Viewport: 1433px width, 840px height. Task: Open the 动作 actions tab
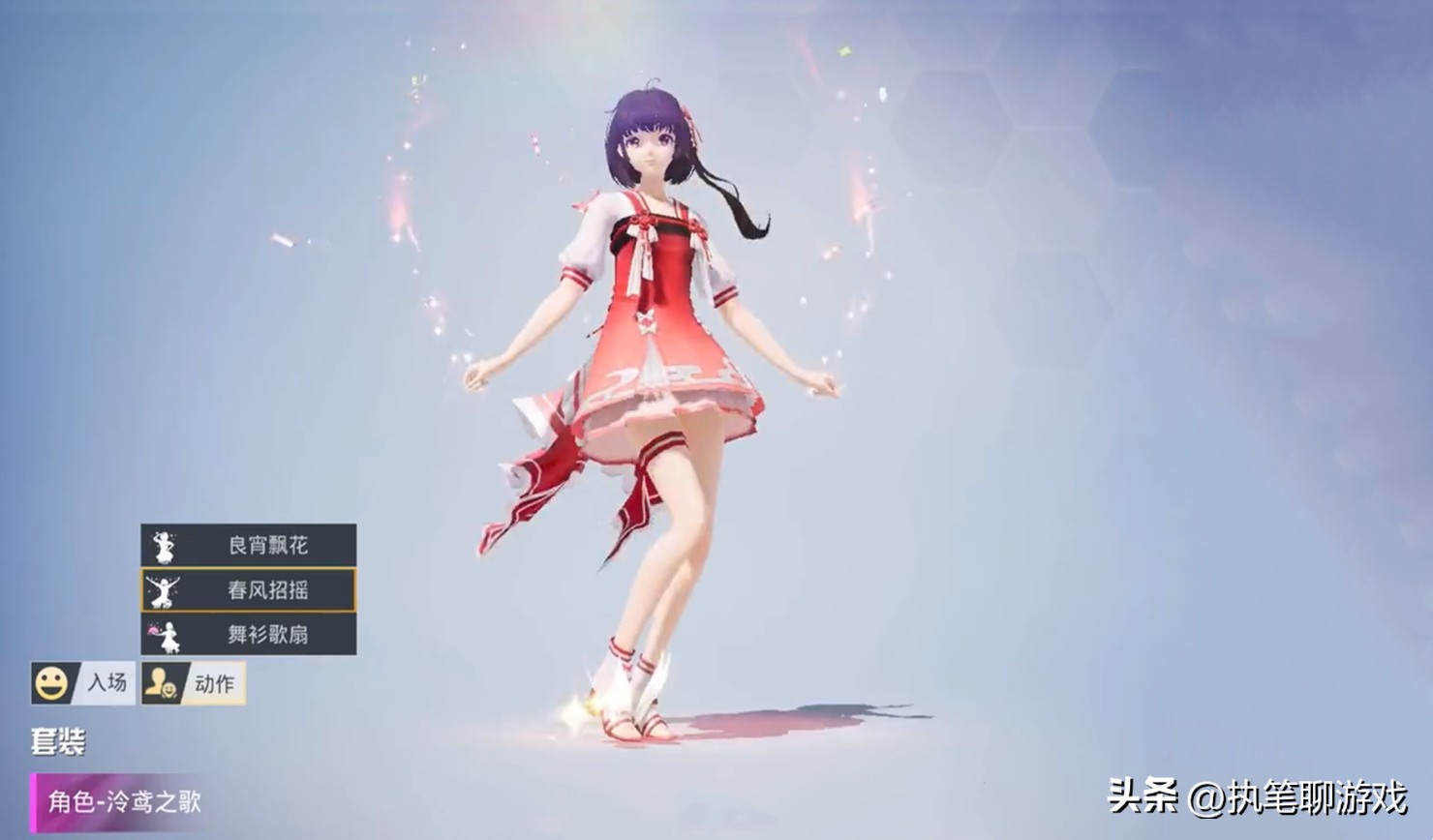[194, 683]
